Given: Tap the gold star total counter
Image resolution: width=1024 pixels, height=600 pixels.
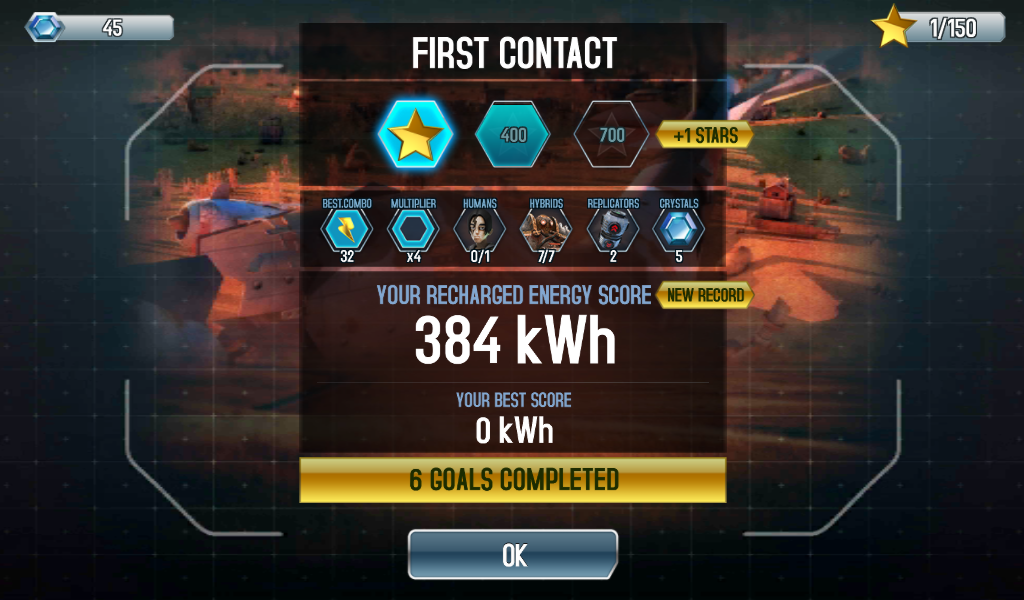Looking at the screenshot, I should 938,28.
